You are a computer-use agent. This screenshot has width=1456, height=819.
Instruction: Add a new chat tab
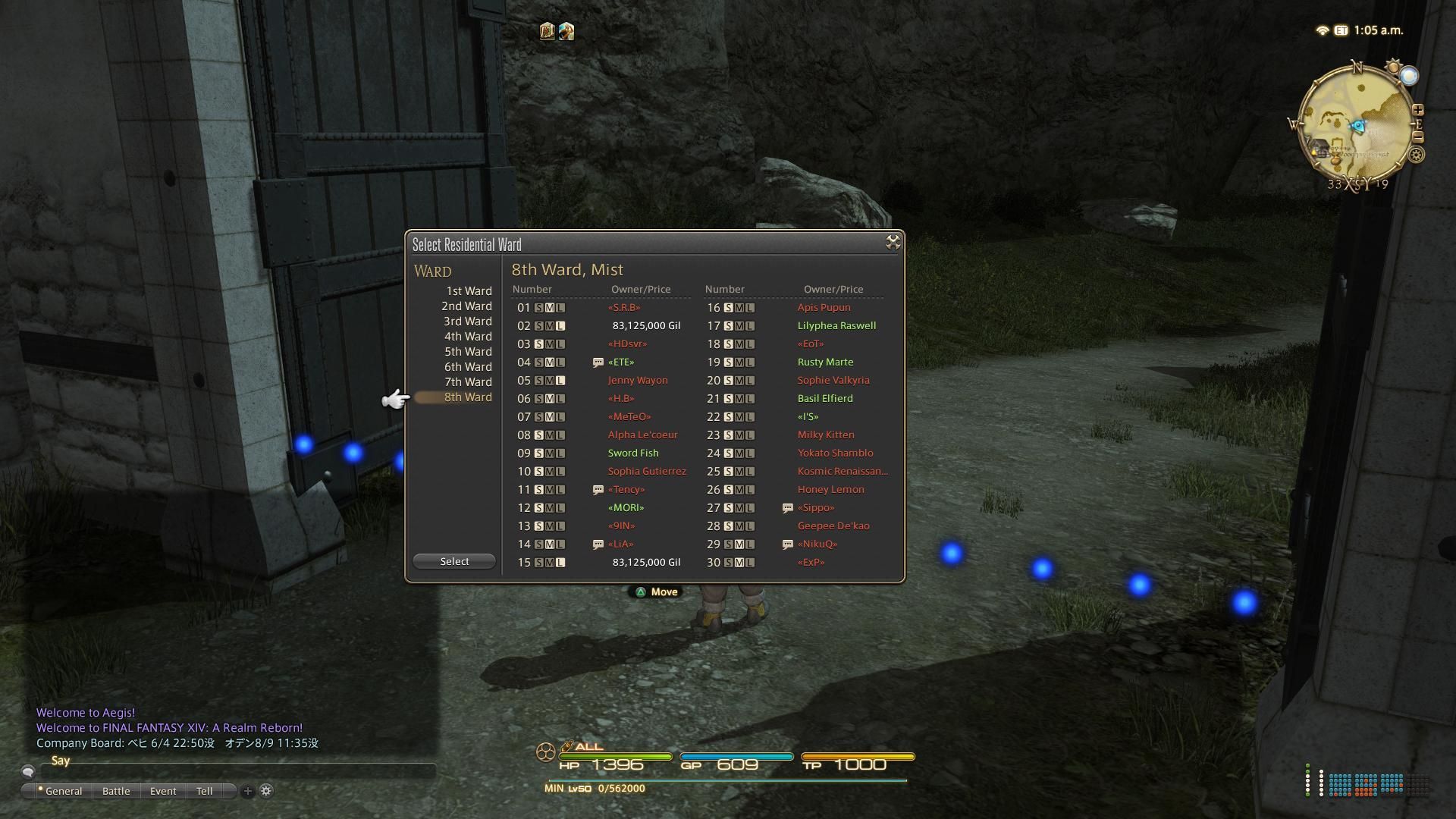[247, 791]
